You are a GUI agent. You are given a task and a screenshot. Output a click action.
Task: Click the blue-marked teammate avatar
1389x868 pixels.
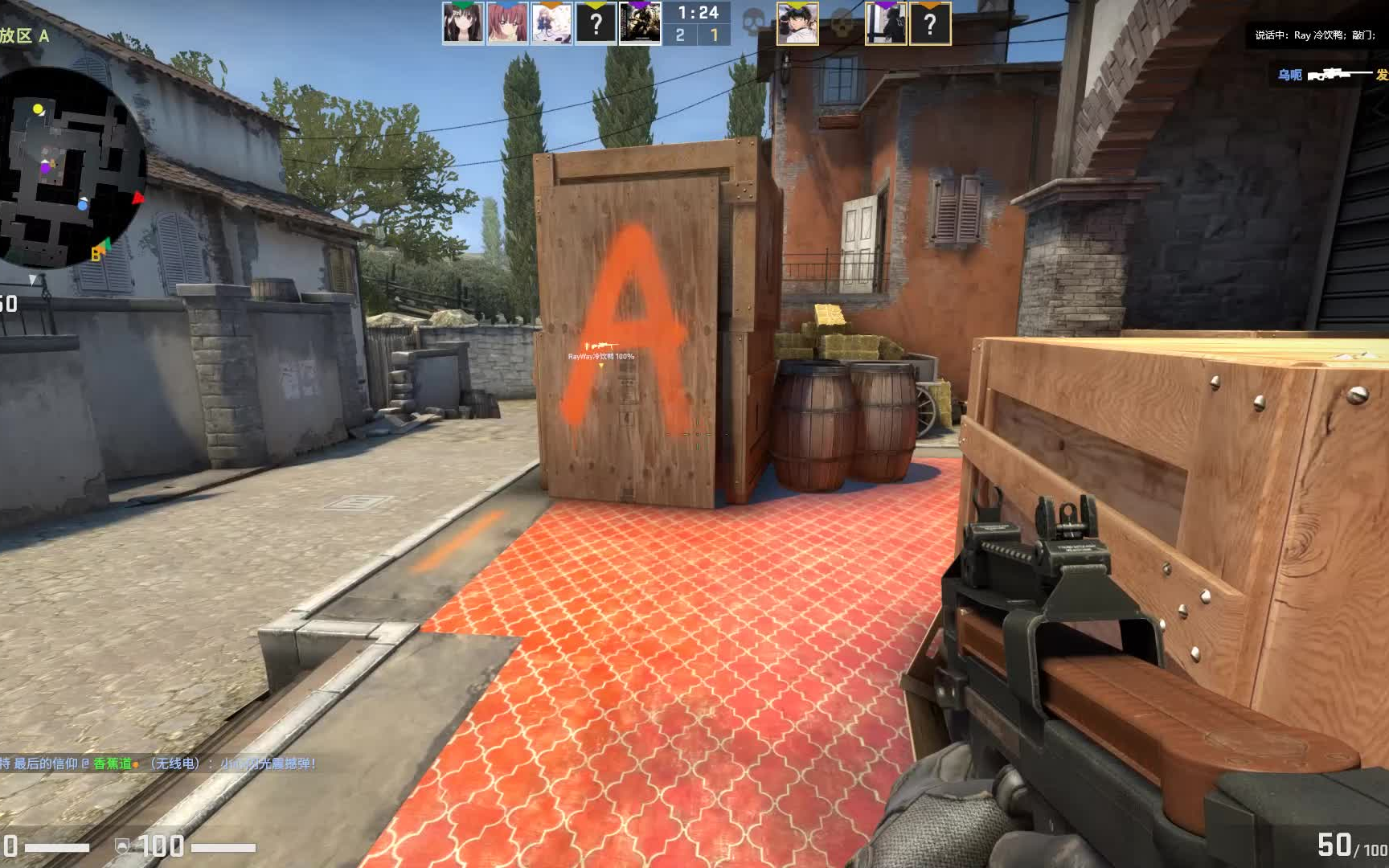tap(506, 22)
